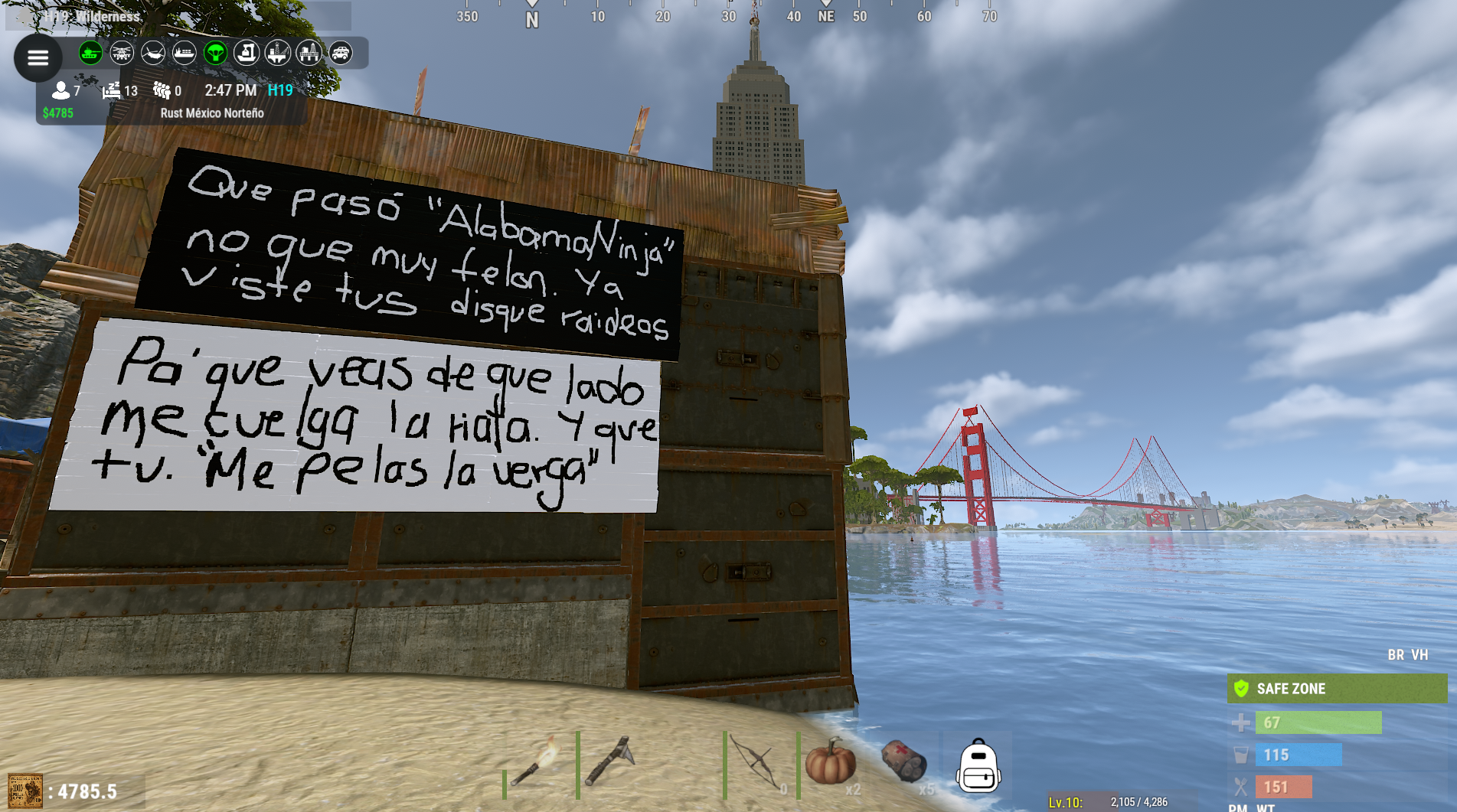This screenshot has height=812, width=1457.
Task: Select the bandage hotbar slot
Action: click(x=903, y=763)
